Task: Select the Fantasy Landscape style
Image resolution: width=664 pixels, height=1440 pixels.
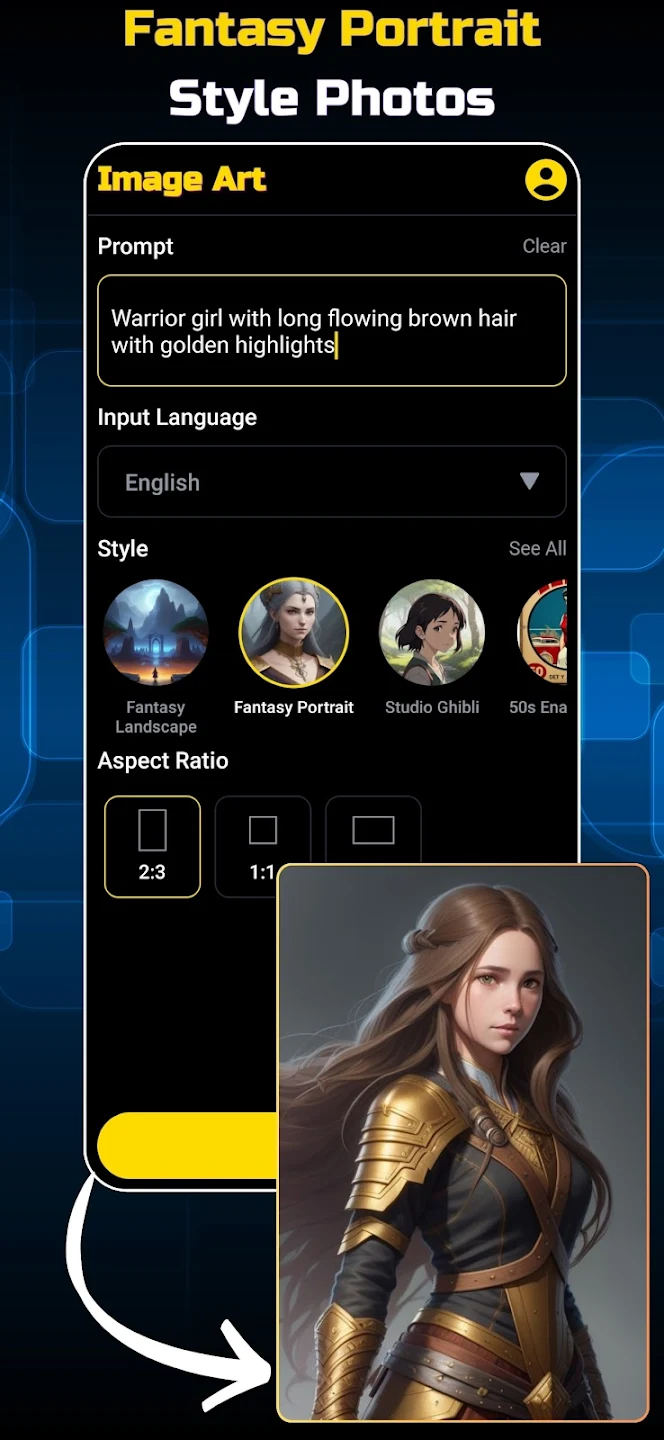Action: tap(156, 633)
